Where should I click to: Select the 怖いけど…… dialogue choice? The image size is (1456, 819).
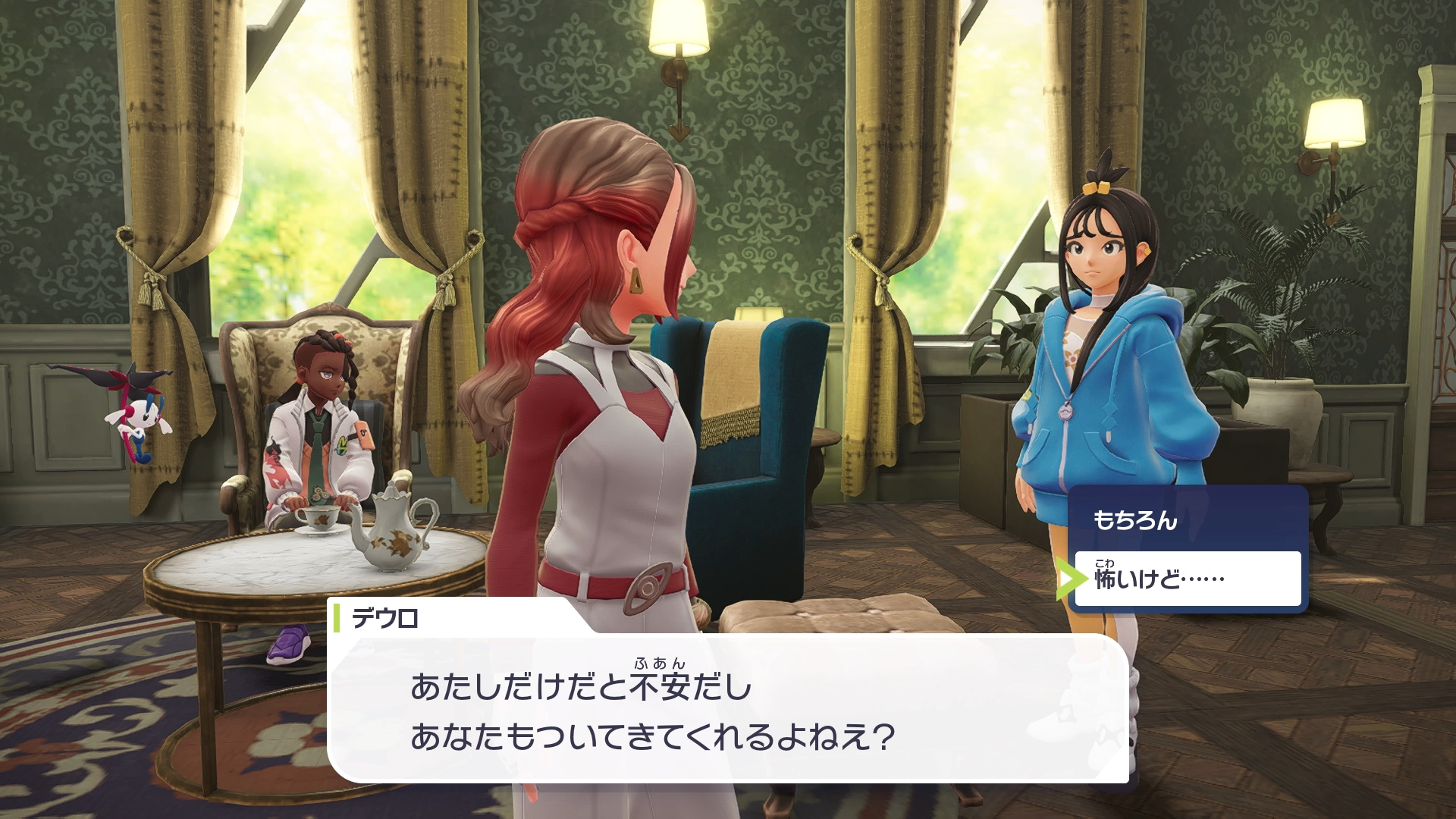[1188, 579]
